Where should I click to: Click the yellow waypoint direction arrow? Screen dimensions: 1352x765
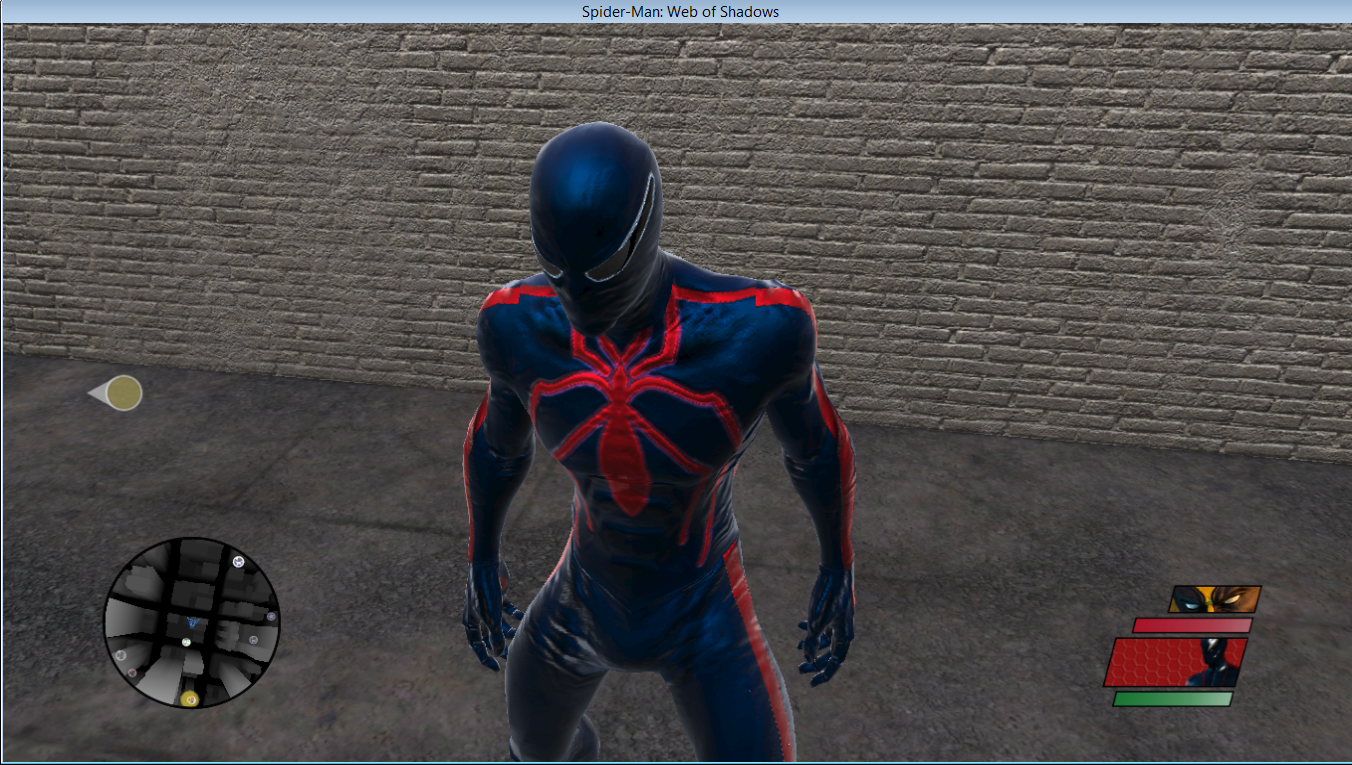pyautogui.click(x=116, y=393)
